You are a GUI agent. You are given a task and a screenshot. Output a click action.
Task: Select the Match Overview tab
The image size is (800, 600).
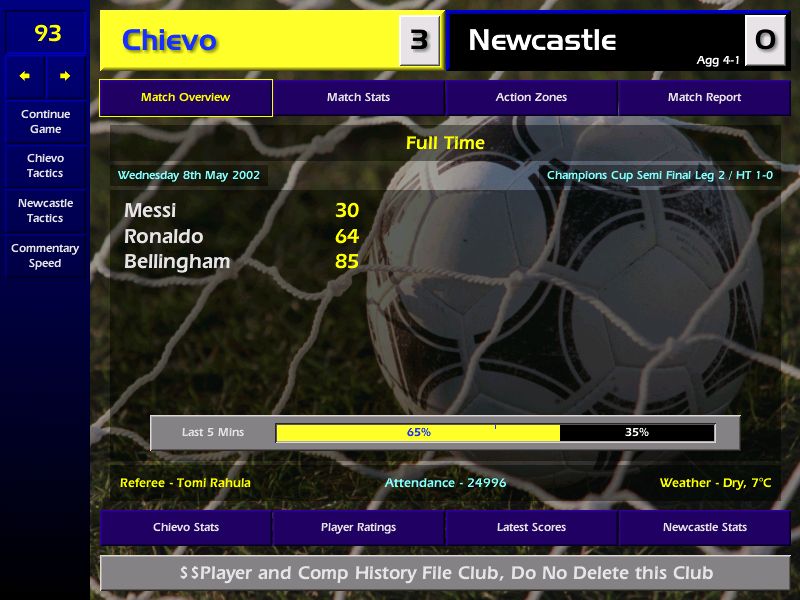click(185, 98)
